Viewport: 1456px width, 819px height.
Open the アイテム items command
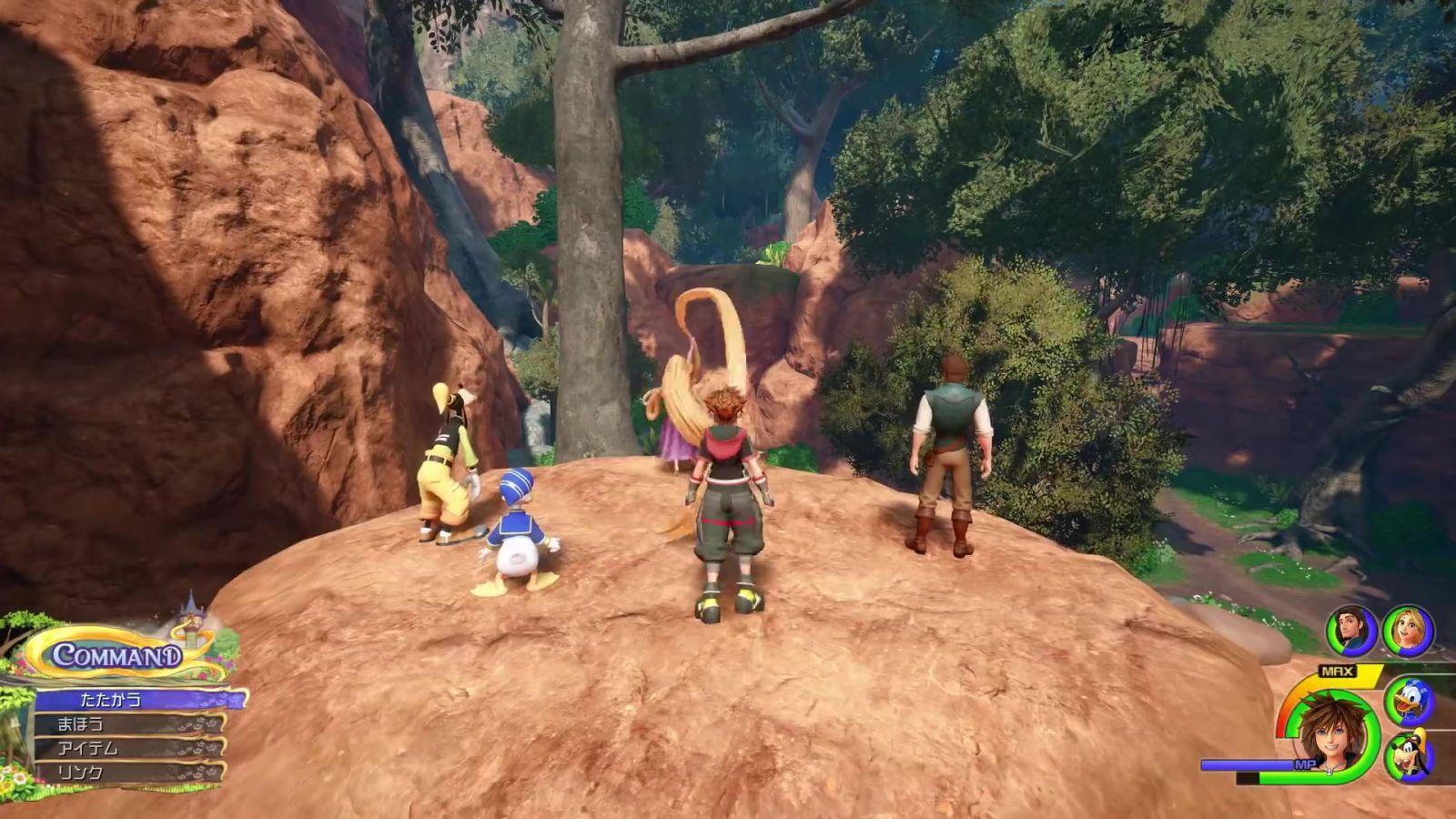(127, 749)
